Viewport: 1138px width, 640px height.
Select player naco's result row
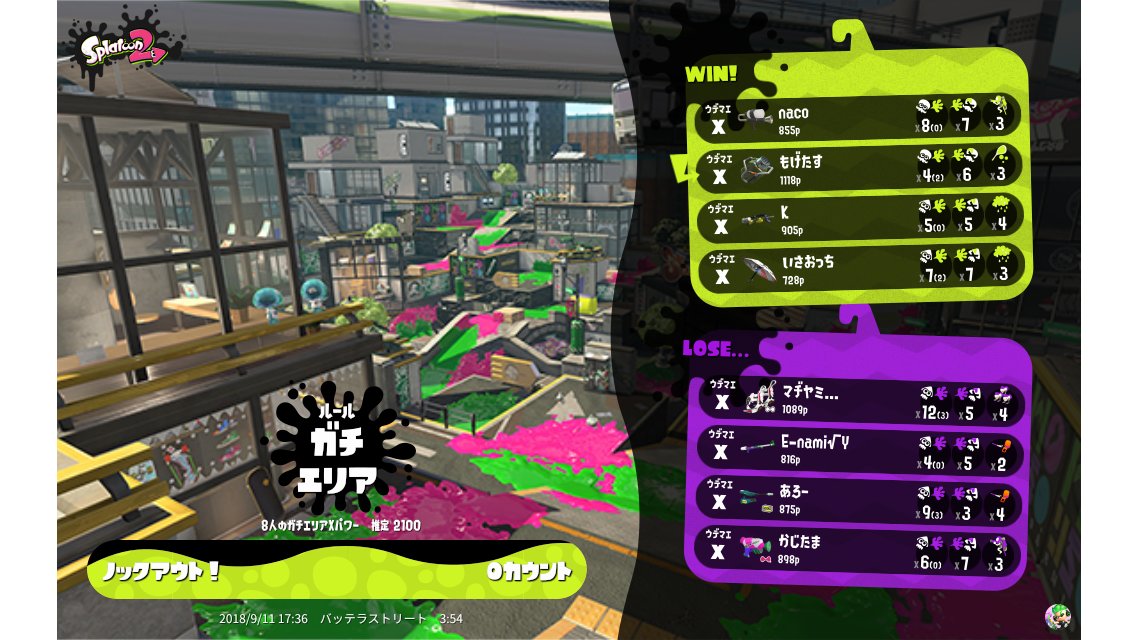point(858,116)
